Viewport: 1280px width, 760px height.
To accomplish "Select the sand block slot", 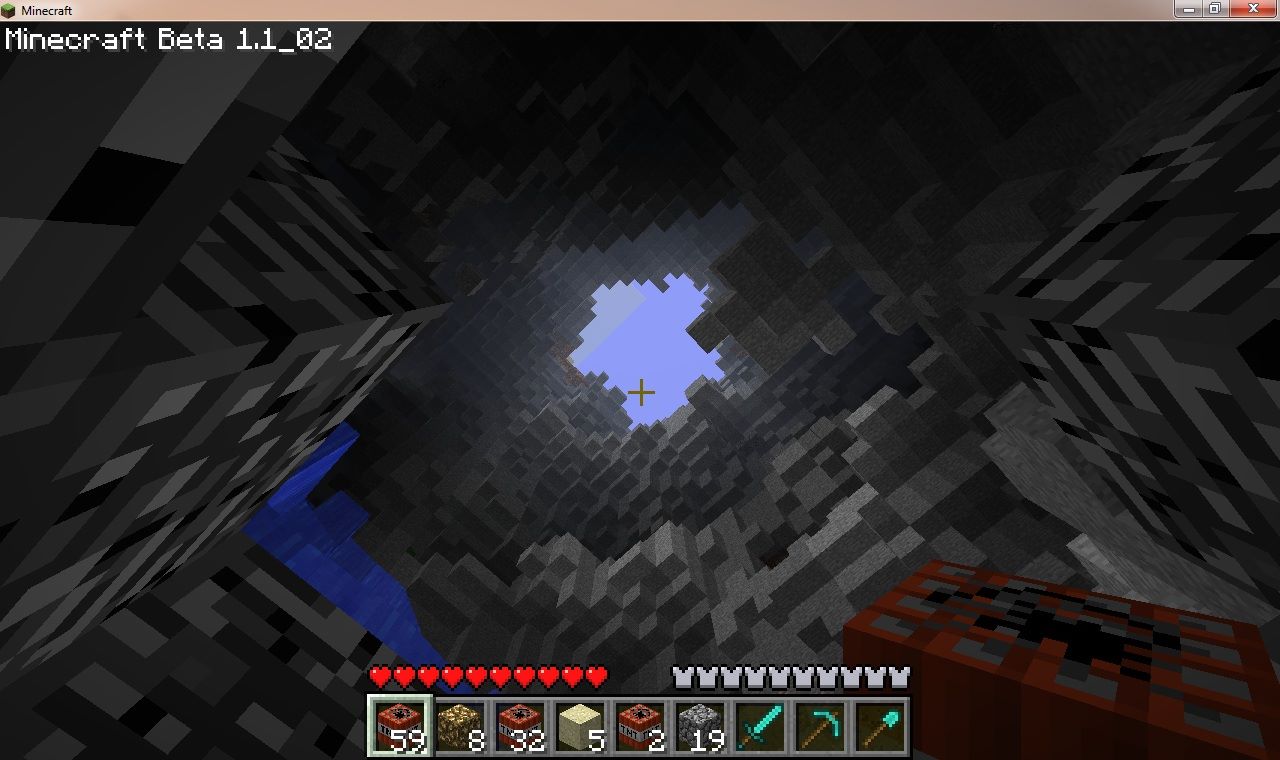I will [579, 726].
